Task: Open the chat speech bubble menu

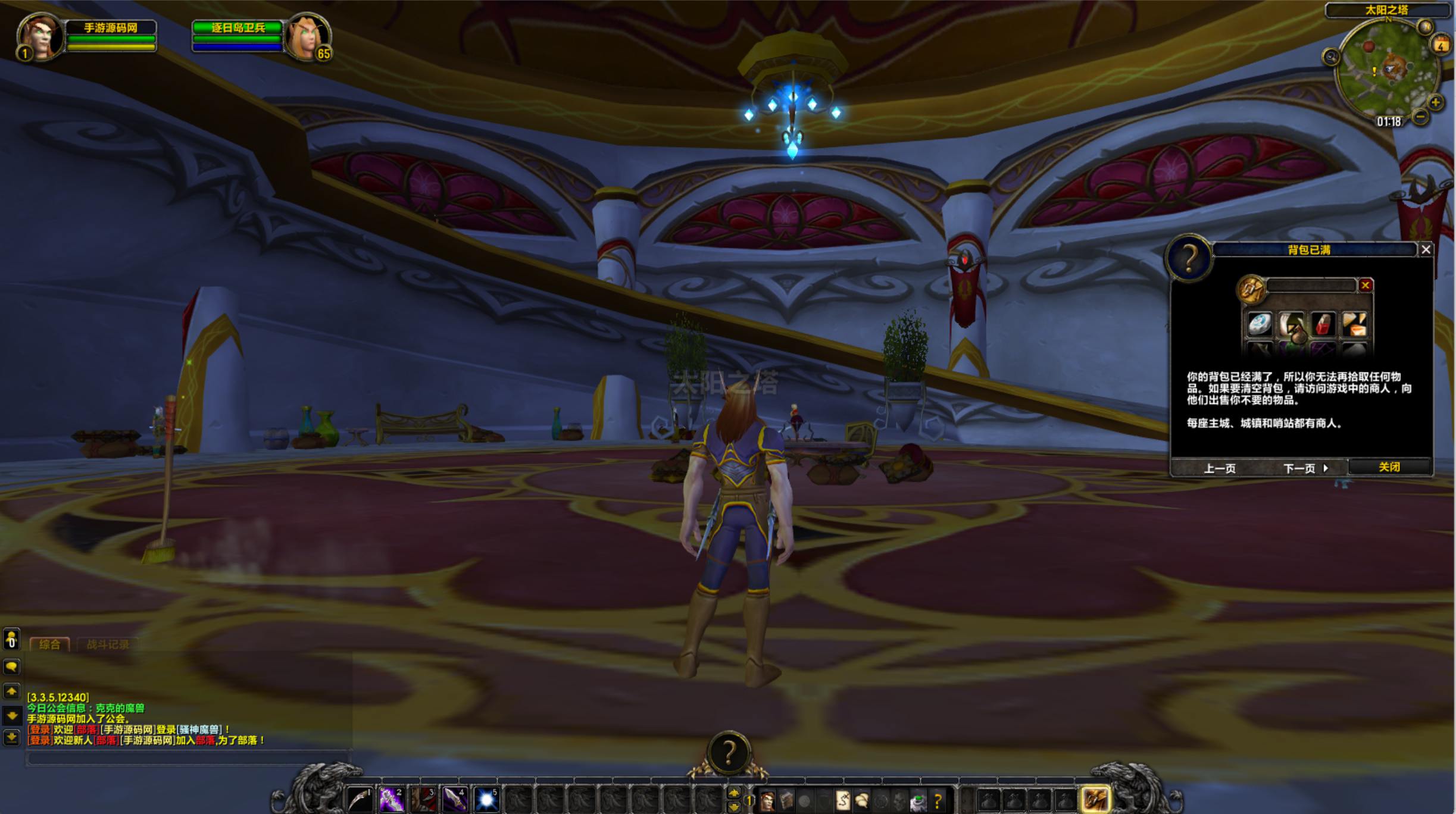Action: [x=11, y=666]
